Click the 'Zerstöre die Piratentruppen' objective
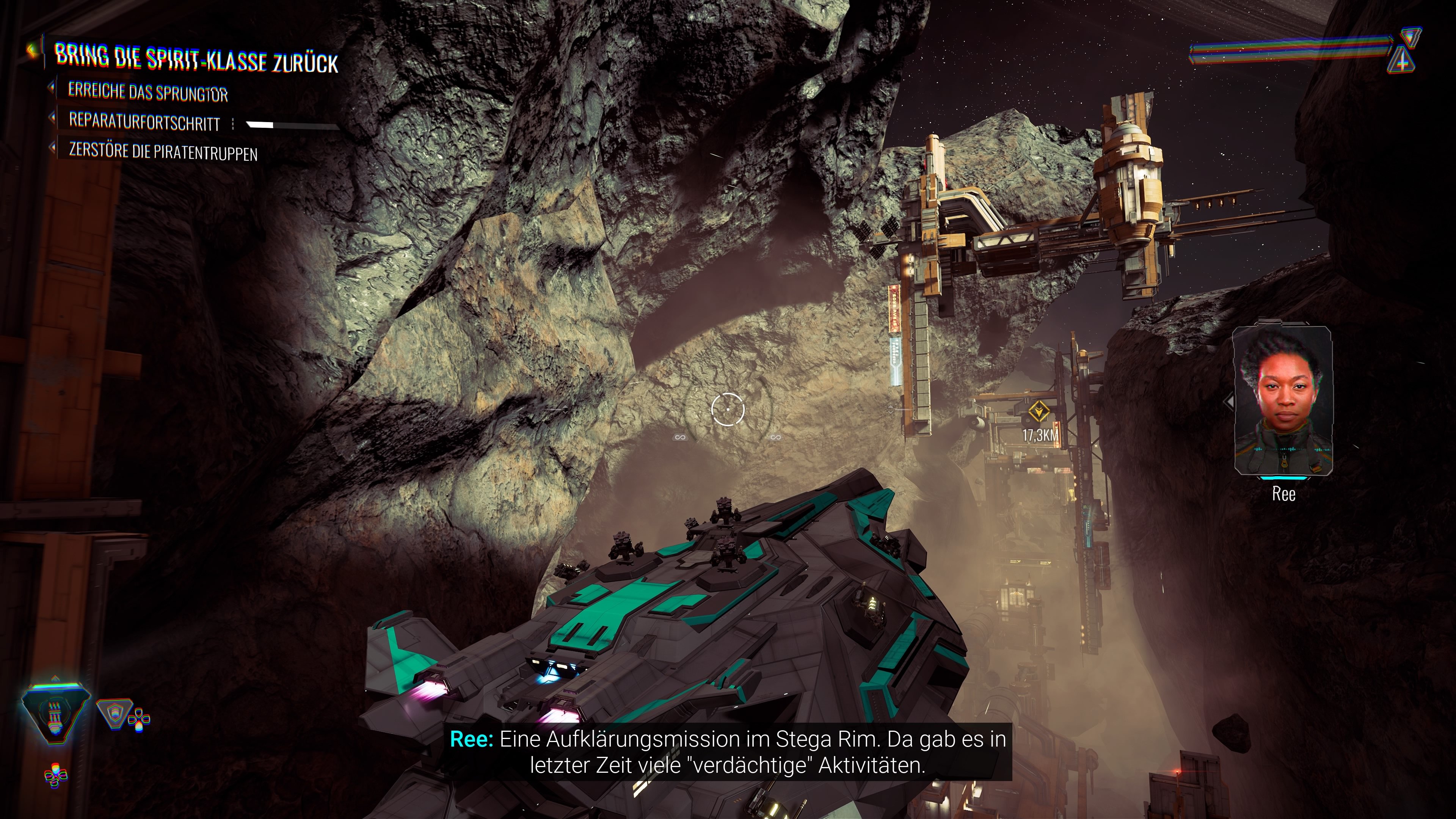The image size is (1456, 819). click(163, 152)
